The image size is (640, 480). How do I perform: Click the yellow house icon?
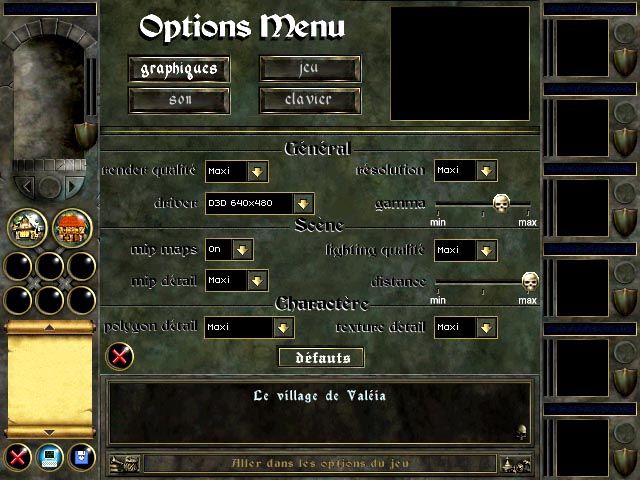[x=27, y=227]
